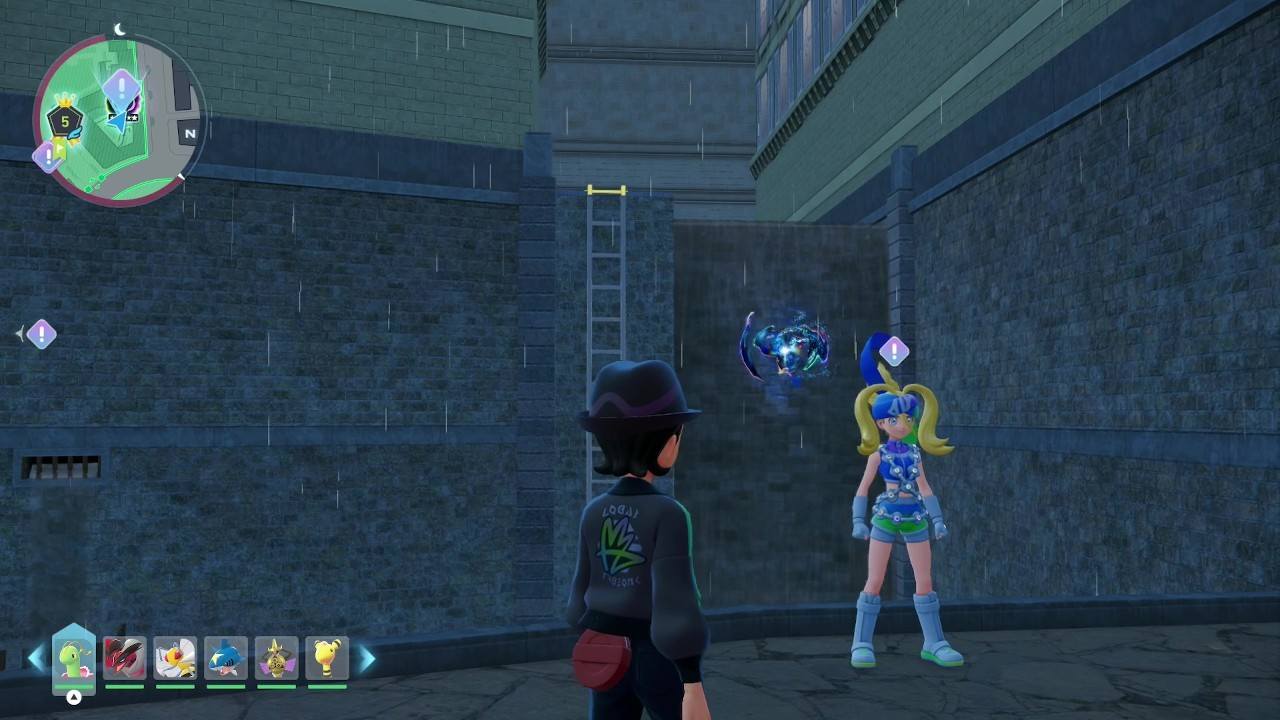The image size is (1280, 720).
Task: Click the crowned number 5 badge on minimap
Action: coord(65,121)
